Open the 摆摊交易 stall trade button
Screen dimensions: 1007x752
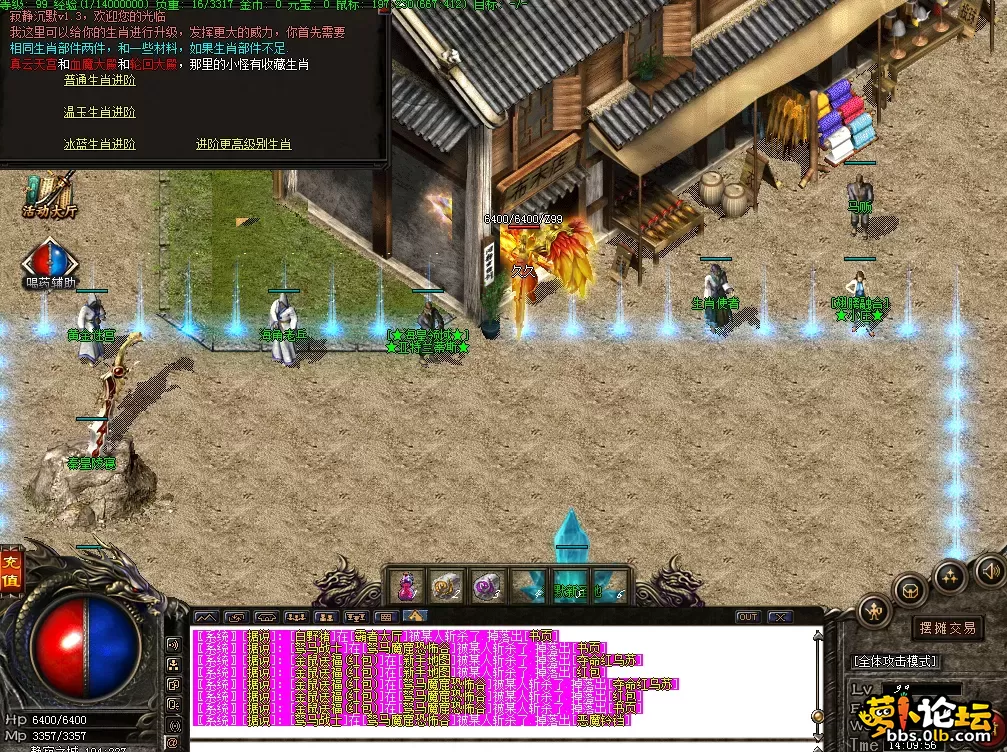pos(946,628)
